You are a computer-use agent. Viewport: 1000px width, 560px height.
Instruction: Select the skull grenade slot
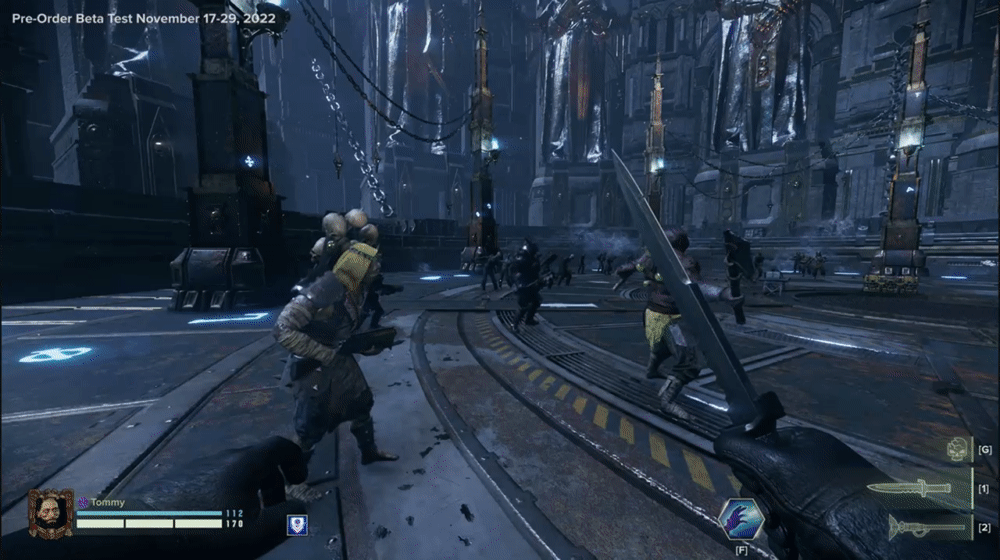957,450
